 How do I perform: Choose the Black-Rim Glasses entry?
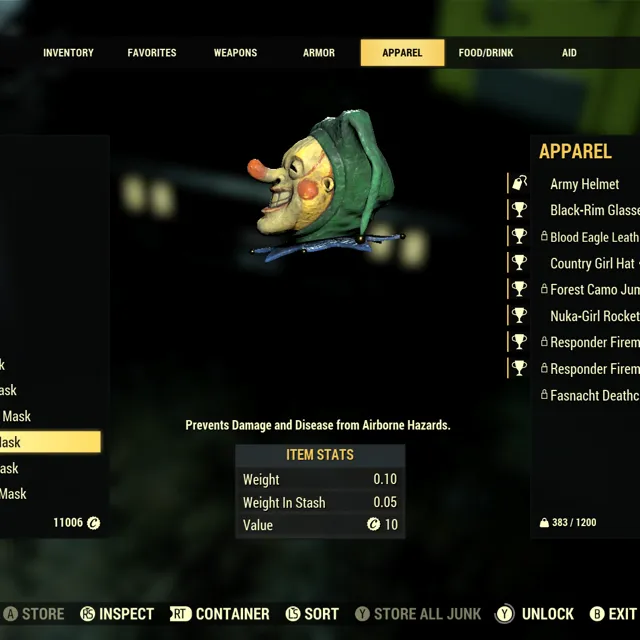click(x=594, y=210)
